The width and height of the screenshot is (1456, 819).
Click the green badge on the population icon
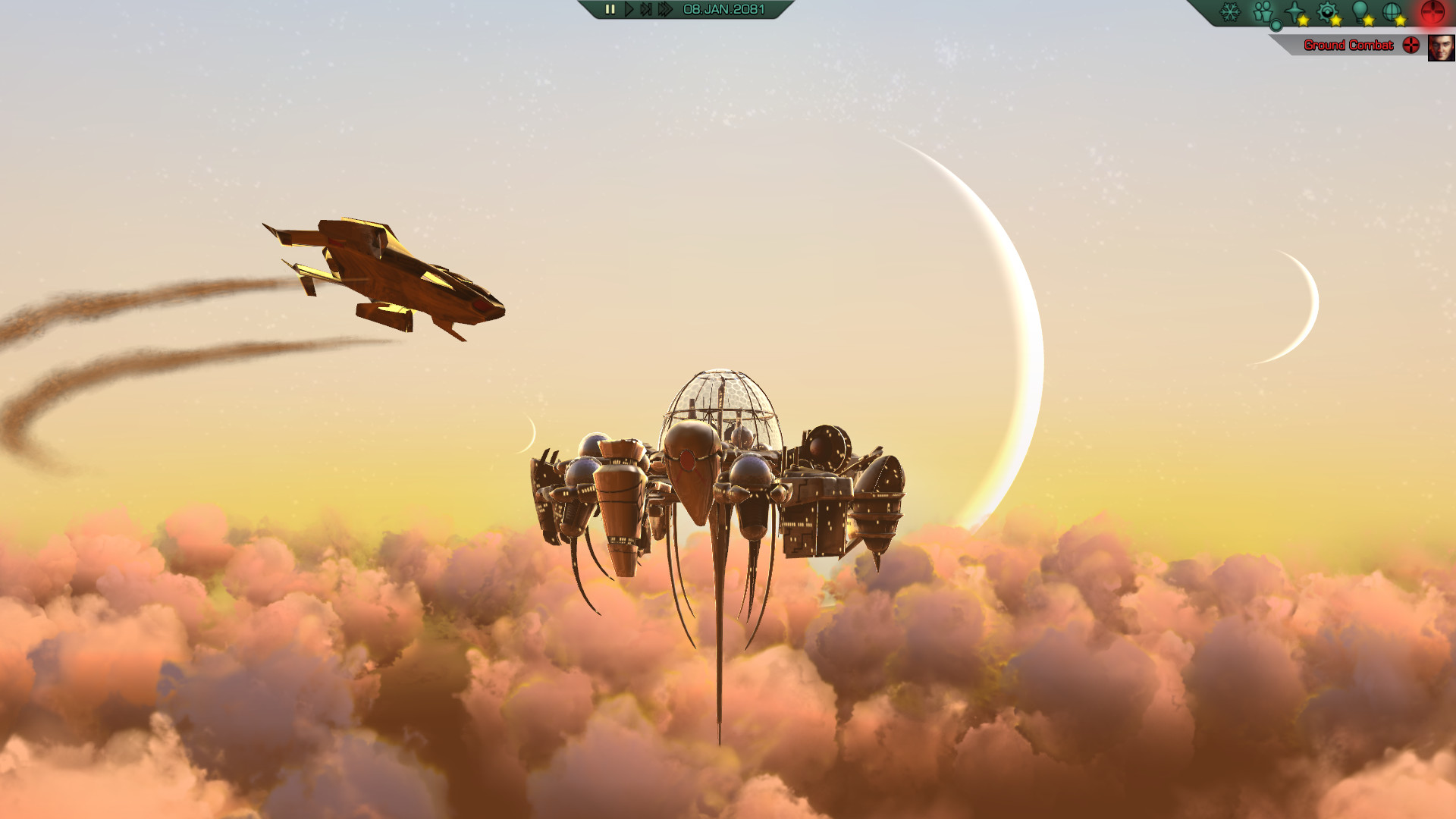[x=1276, y=26]
